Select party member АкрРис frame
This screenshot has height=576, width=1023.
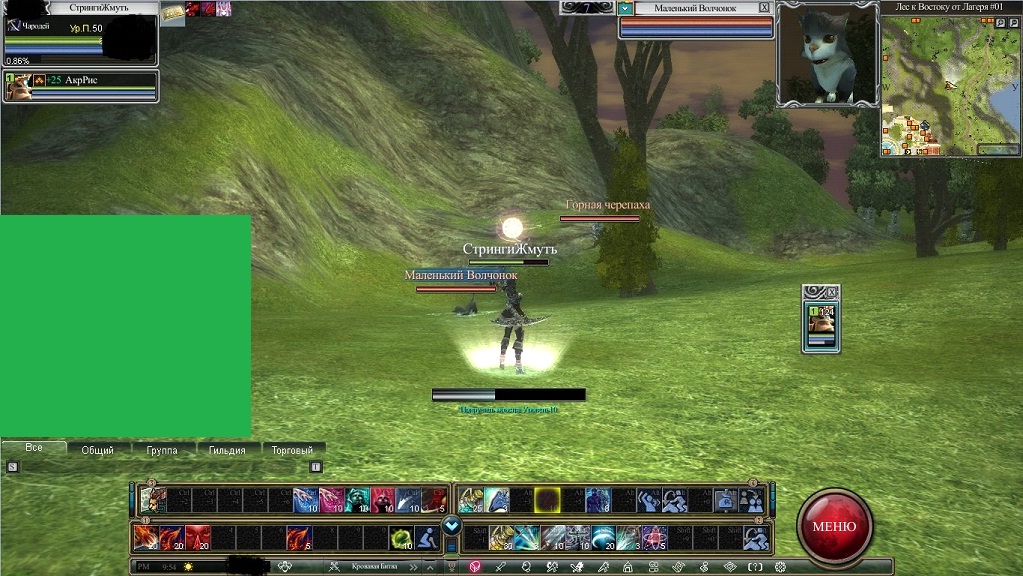pyautogui.click(x=80, y=86)
